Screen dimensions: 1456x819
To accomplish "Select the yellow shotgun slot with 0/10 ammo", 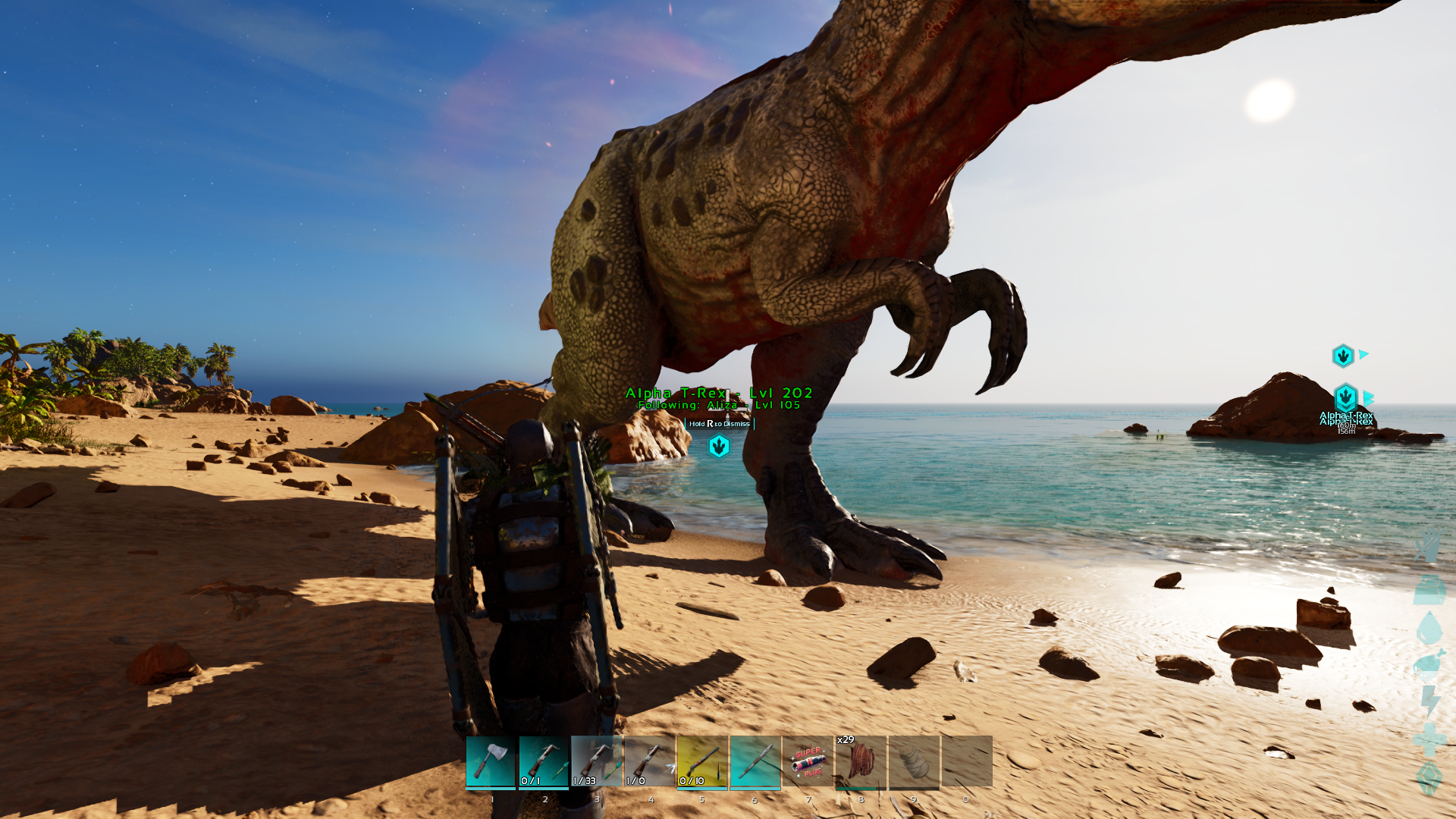I will tap(702, 761).
